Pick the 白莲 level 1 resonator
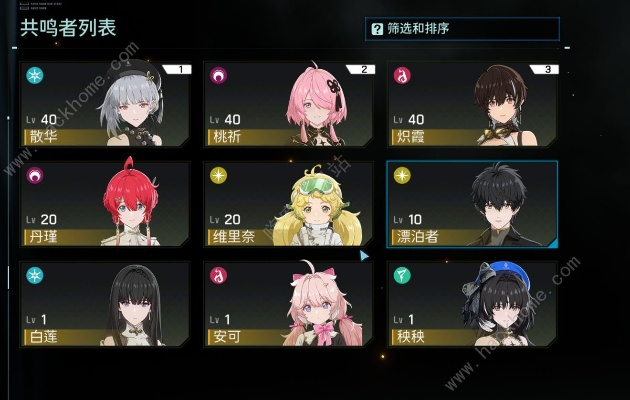The width and height of the screenshot is (630, 400). coord(104,304)
